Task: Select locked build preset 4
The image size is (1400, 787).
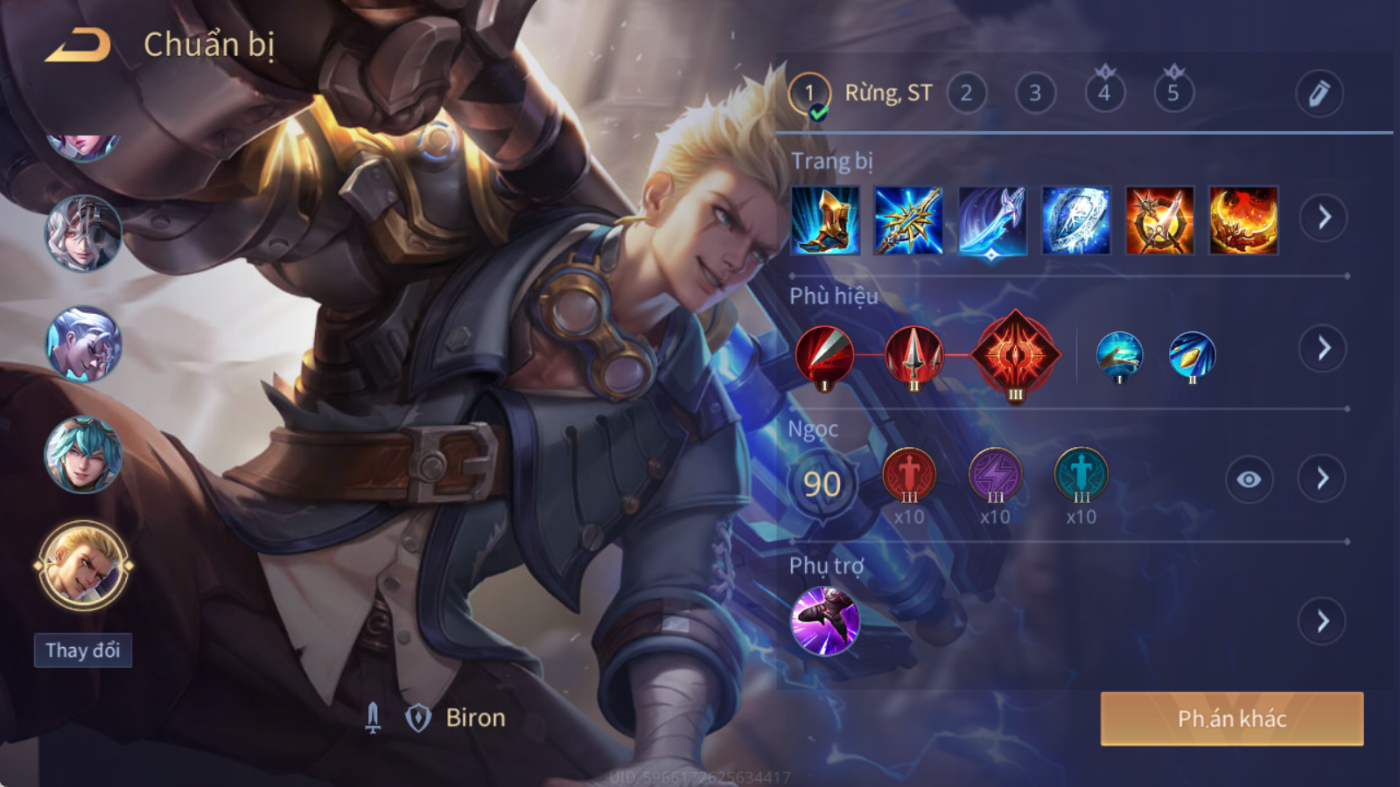Action: (1104, 93)
